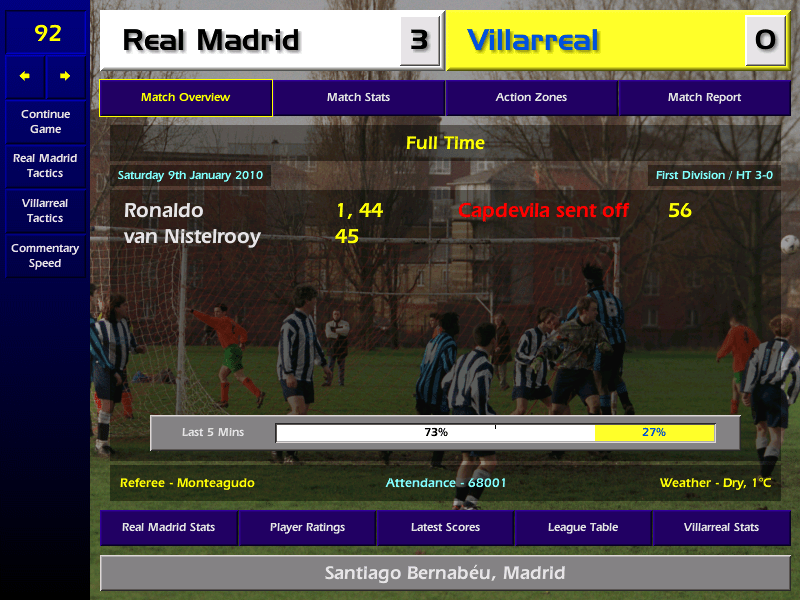
Task: View Villarreal Stats
Action: click(x=721, y=527)
